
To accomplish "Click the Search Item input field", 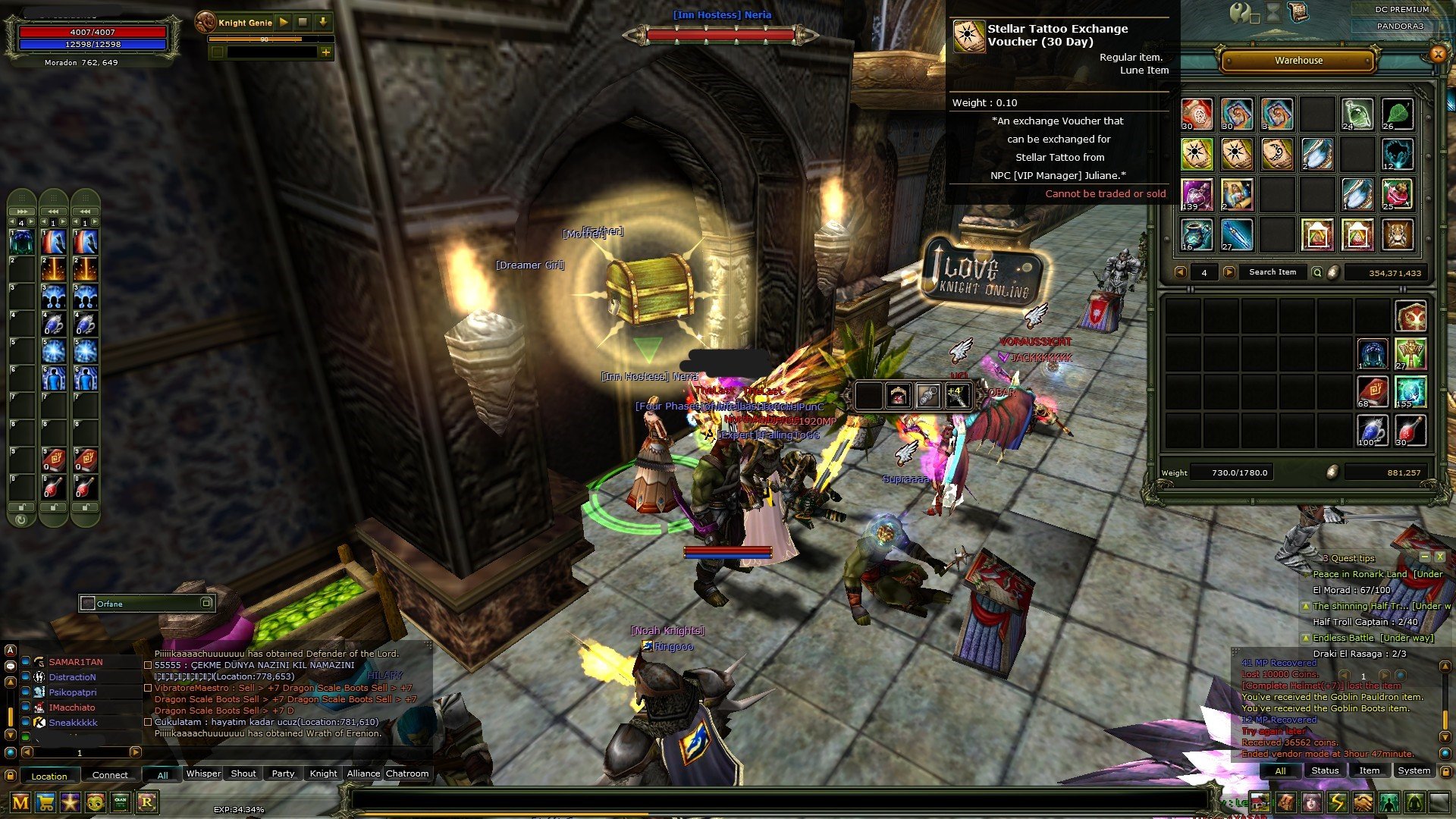I will 1273,272.
